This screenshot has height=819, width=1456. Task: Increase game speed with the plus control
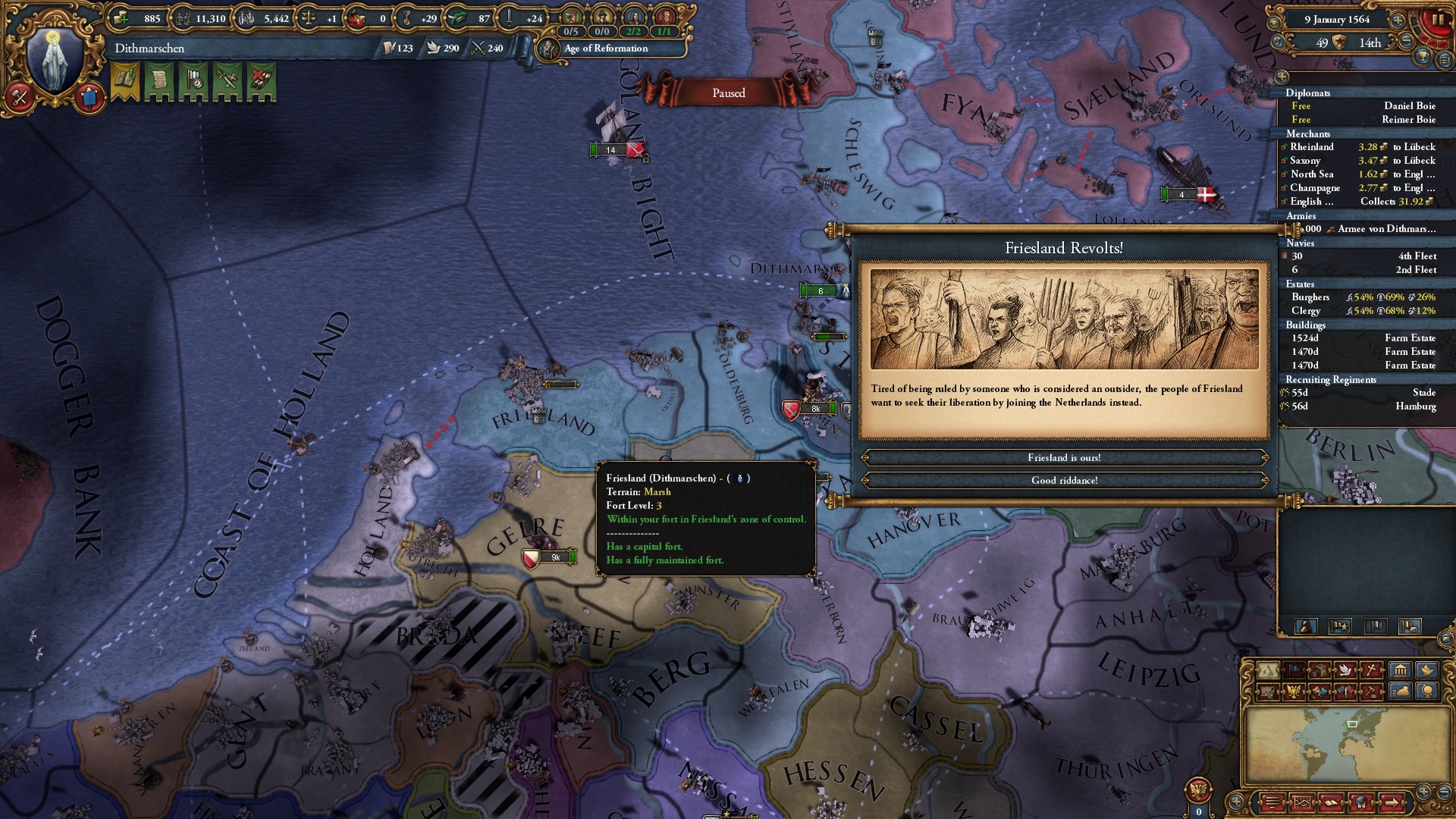click(x=1397, y=20)
